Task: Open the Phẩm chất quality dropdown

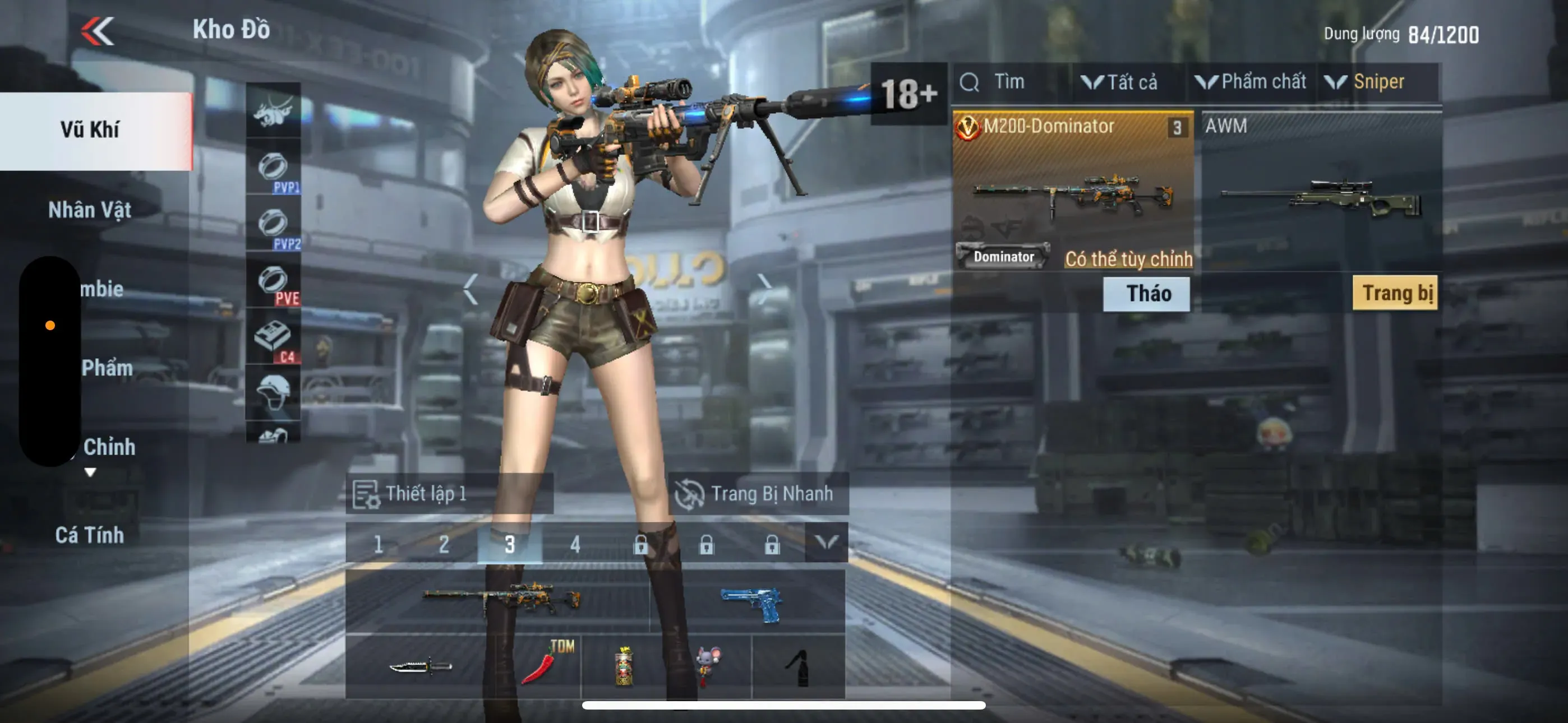Action: coord(1251,82)
